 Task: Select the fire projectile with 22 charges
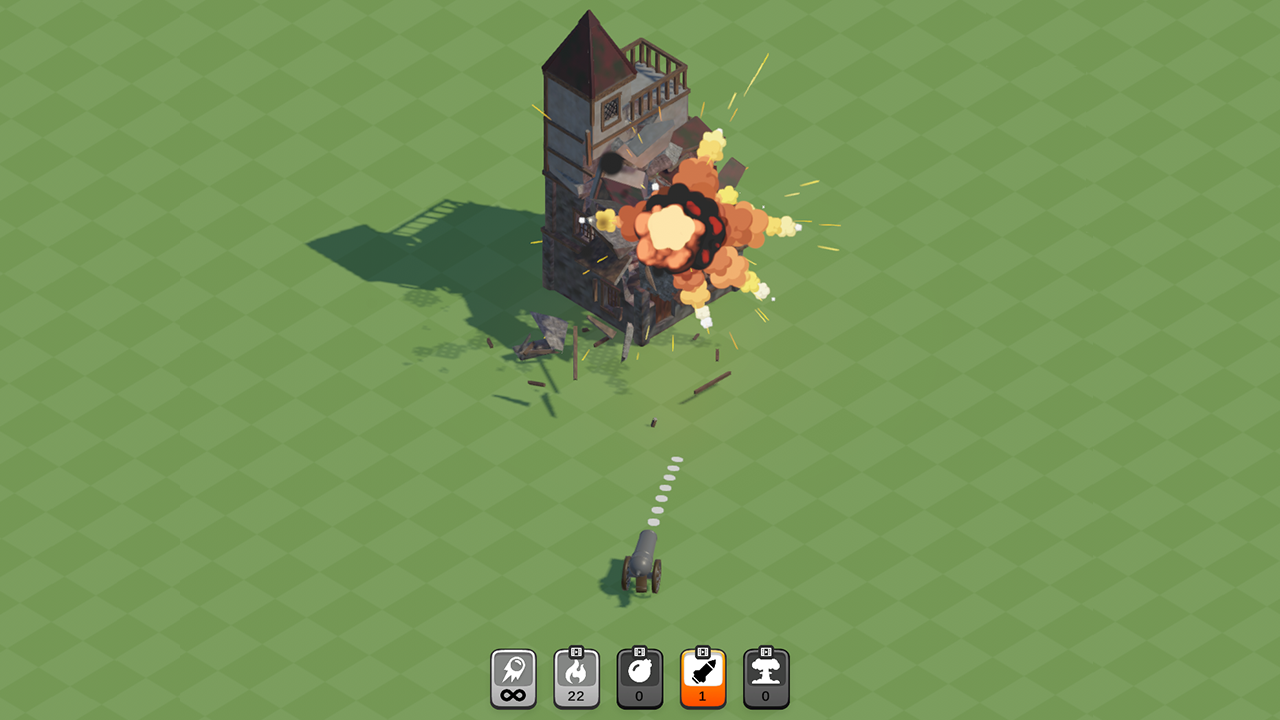click(577, 677)
